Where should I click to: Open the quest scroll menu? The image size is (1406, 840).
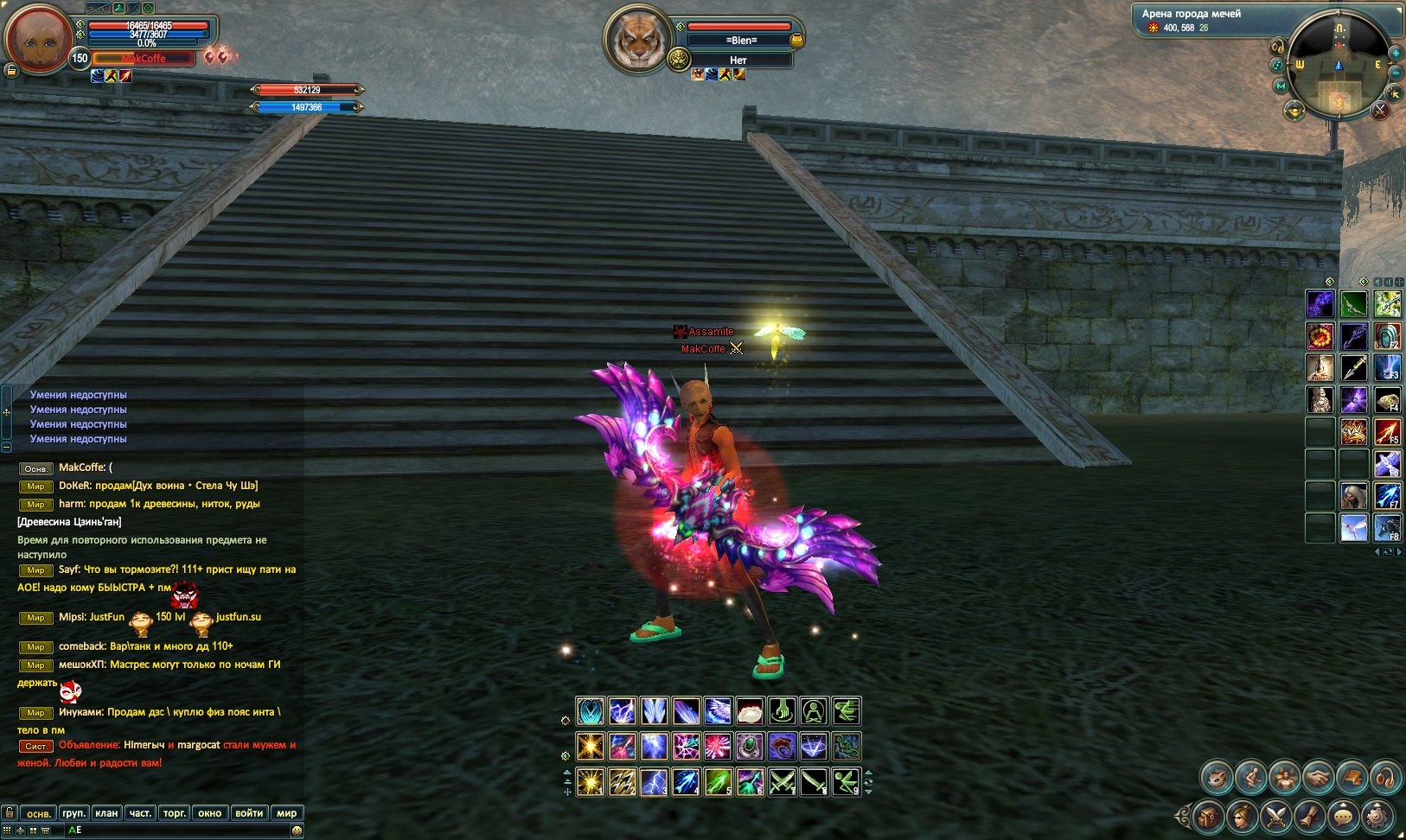(x=1309, y=815)
